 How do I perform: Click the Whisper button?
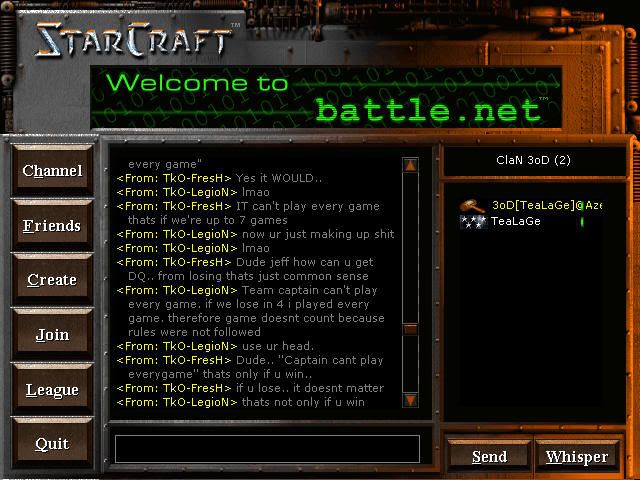[x=577, y=457]
